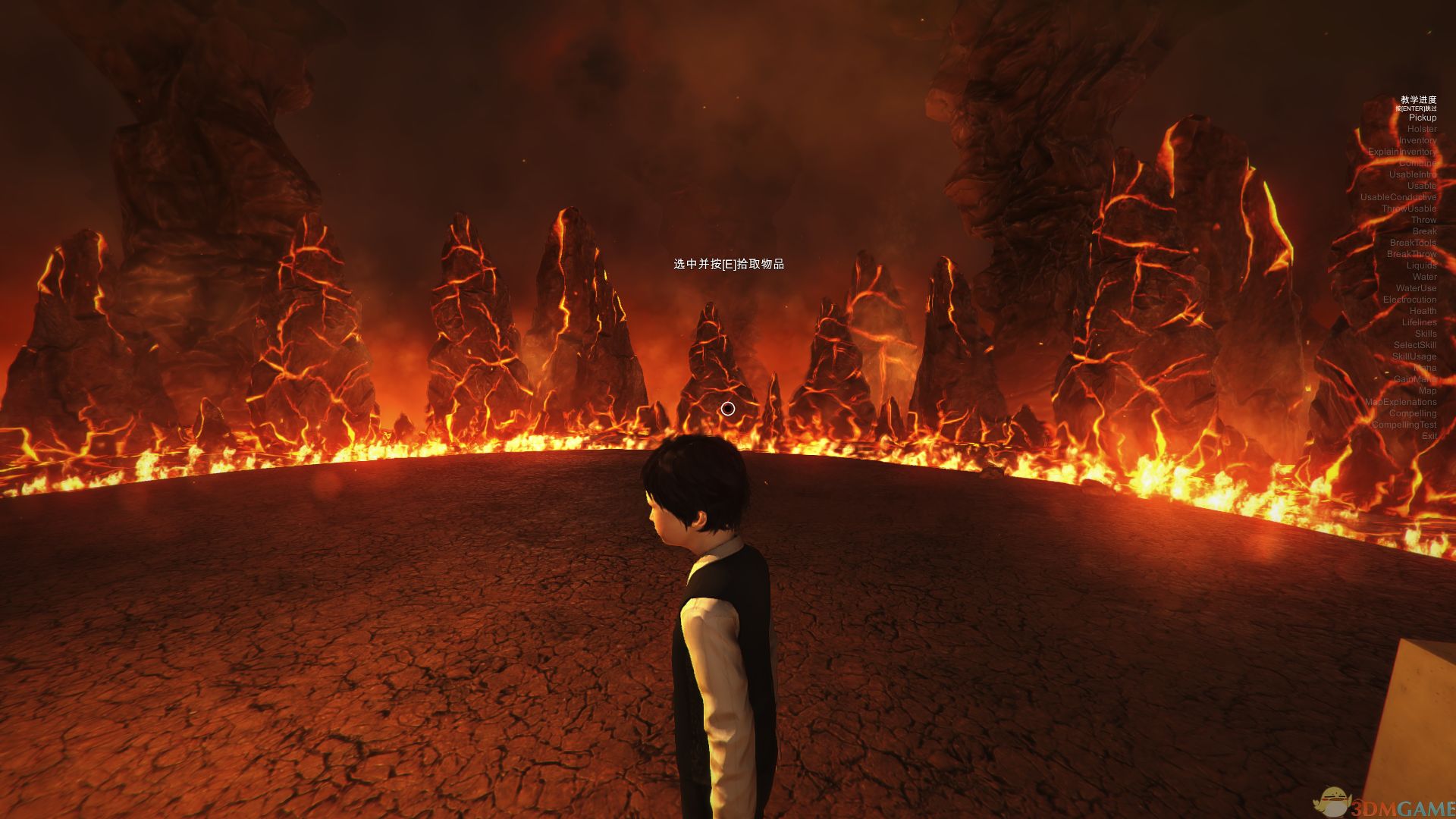
Task: Select the Lifelines tutorial entry
Action: (1419, 322)
